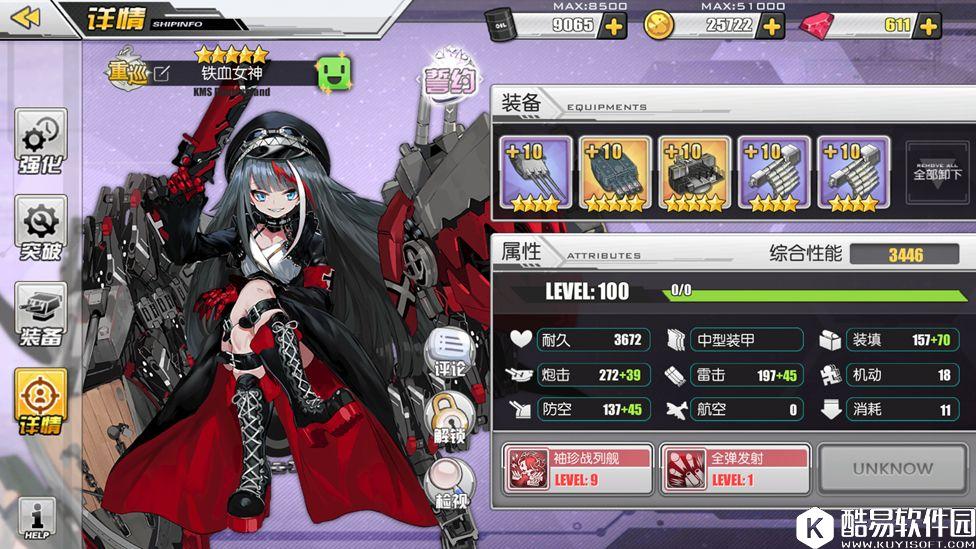The height and width of the screenshot is (549, 976).
Task: Add more coins with the plus button
Action: (771, 26)
